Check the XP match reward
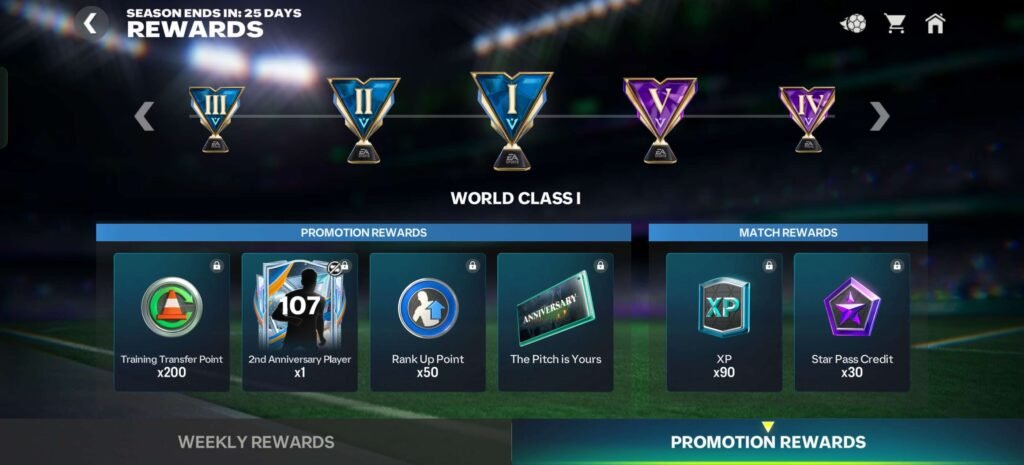Viewport: 1024px width, 465px height. click(724, 321)
